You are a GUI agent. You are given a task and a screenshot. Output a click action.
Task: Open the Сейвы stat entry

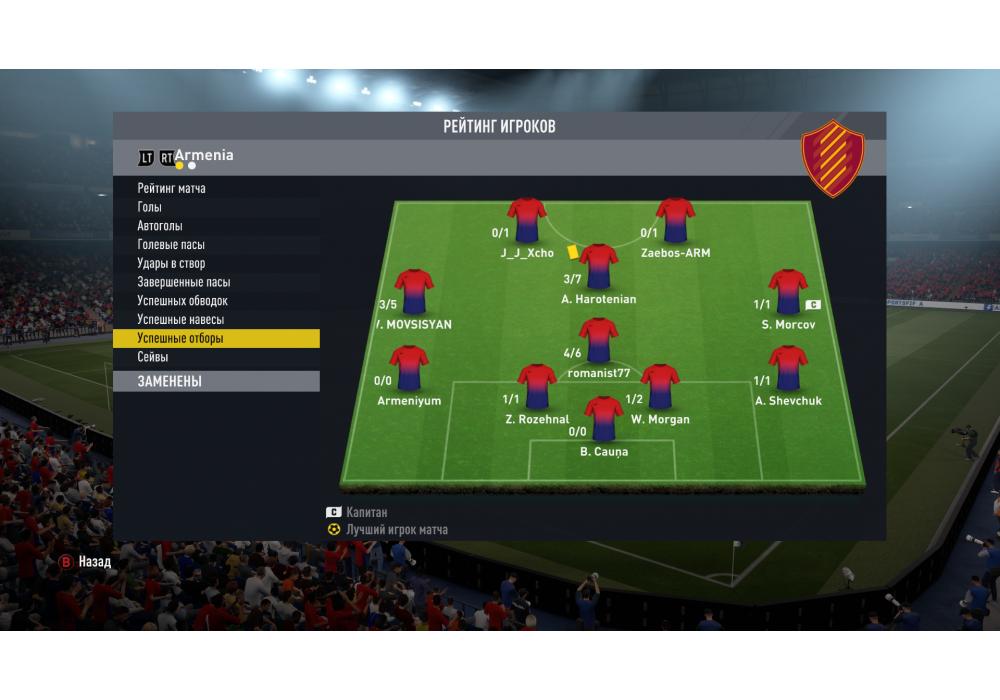[x=153, y=357]
